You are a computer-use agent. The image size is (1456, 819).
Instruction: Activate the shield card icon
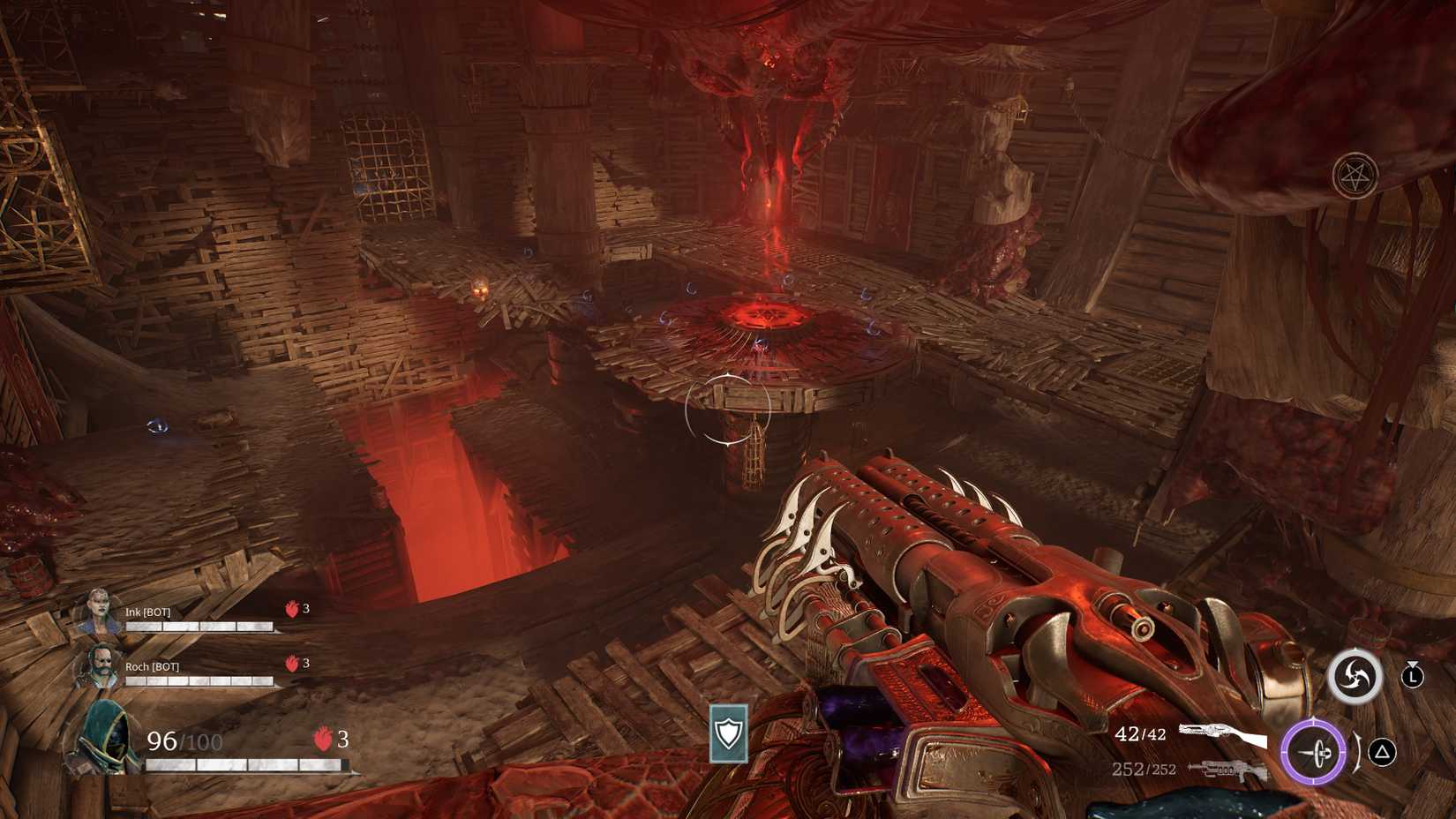(x=729, y=733)
